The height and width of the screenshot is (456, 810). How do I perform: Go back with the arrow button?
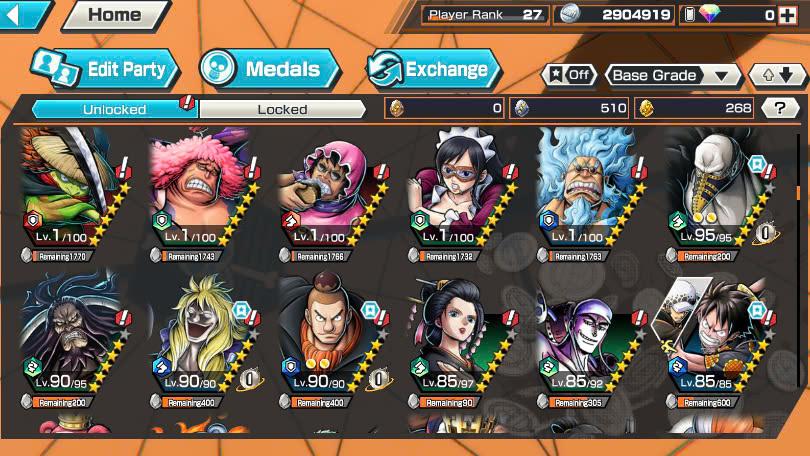coord(24,15)
